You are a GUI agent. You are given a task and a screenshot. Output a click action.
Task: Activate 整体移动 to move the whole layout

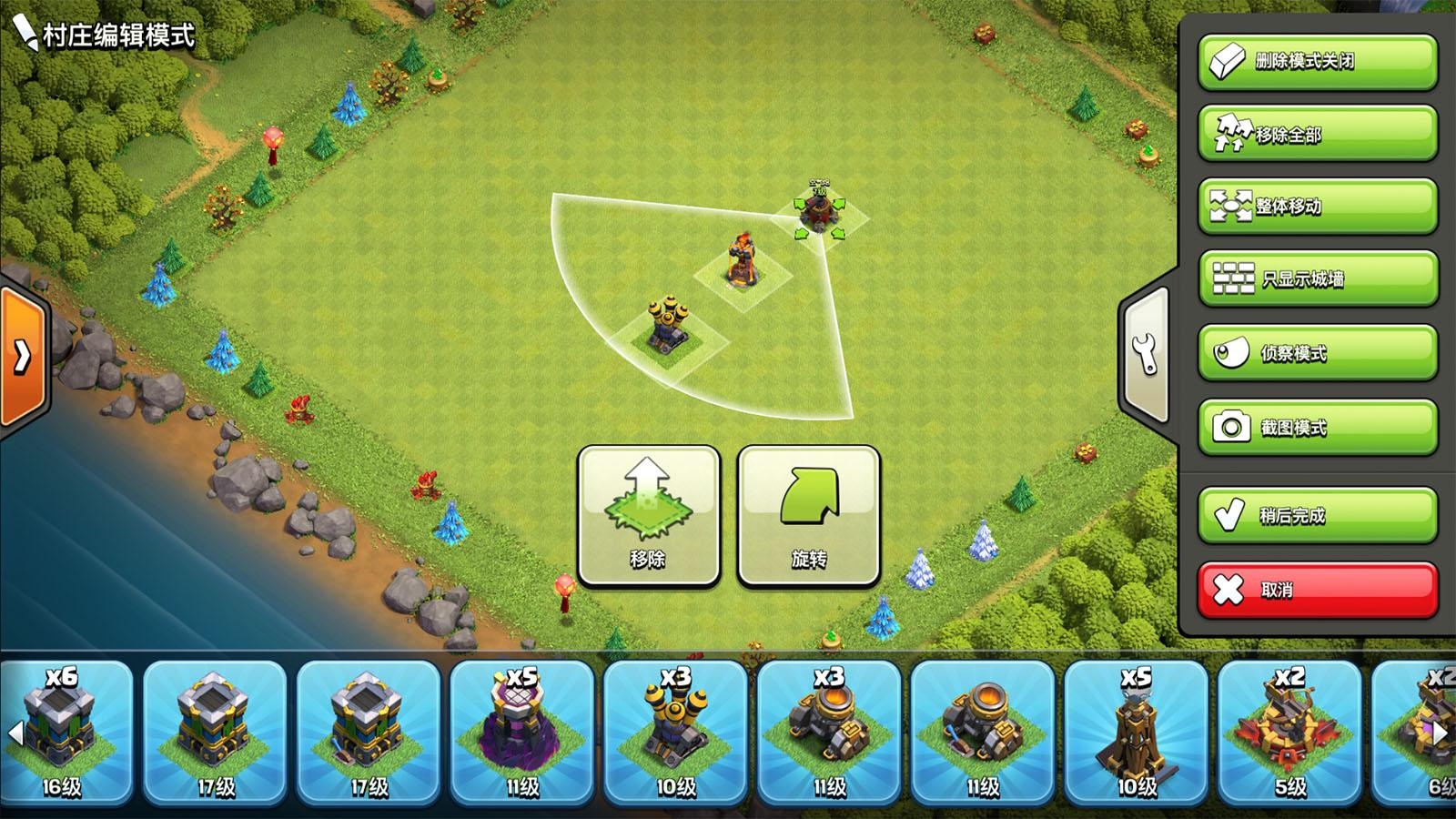pyautogui.click(x=1317, y=207)
